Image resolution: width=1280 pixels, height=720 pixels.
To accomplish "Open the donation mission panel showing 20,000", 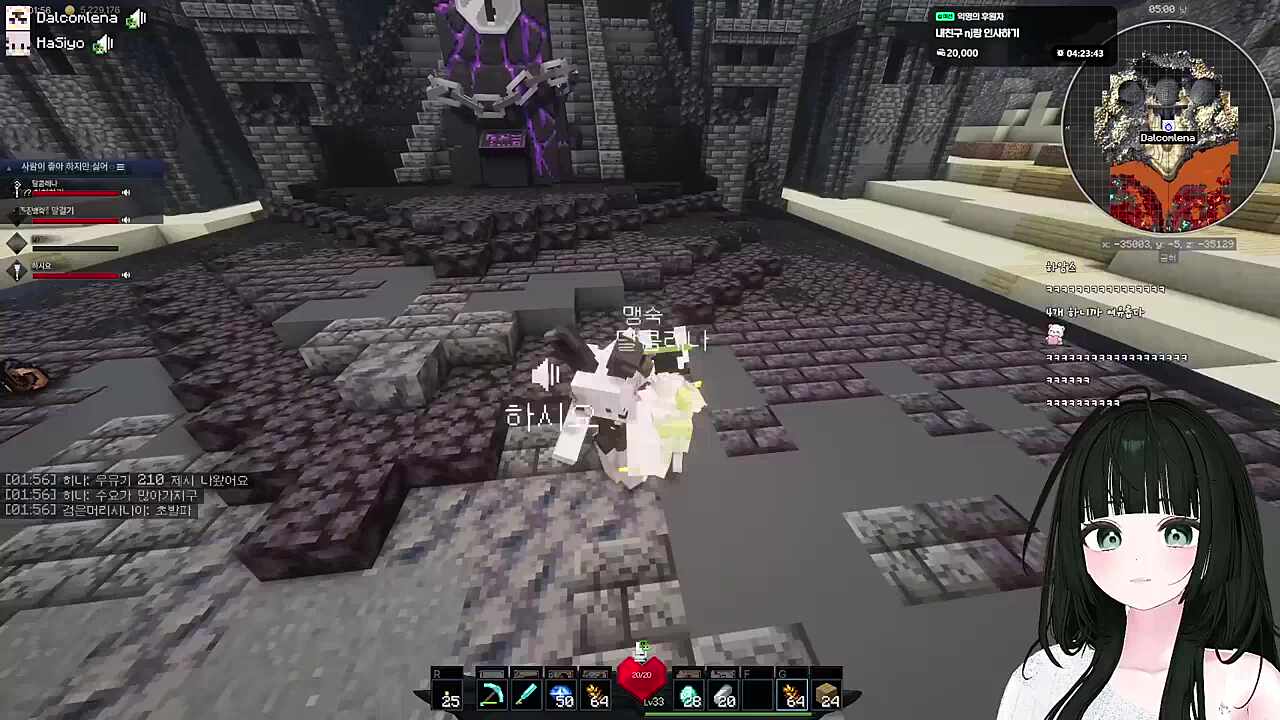I will tap(1020, 35).
